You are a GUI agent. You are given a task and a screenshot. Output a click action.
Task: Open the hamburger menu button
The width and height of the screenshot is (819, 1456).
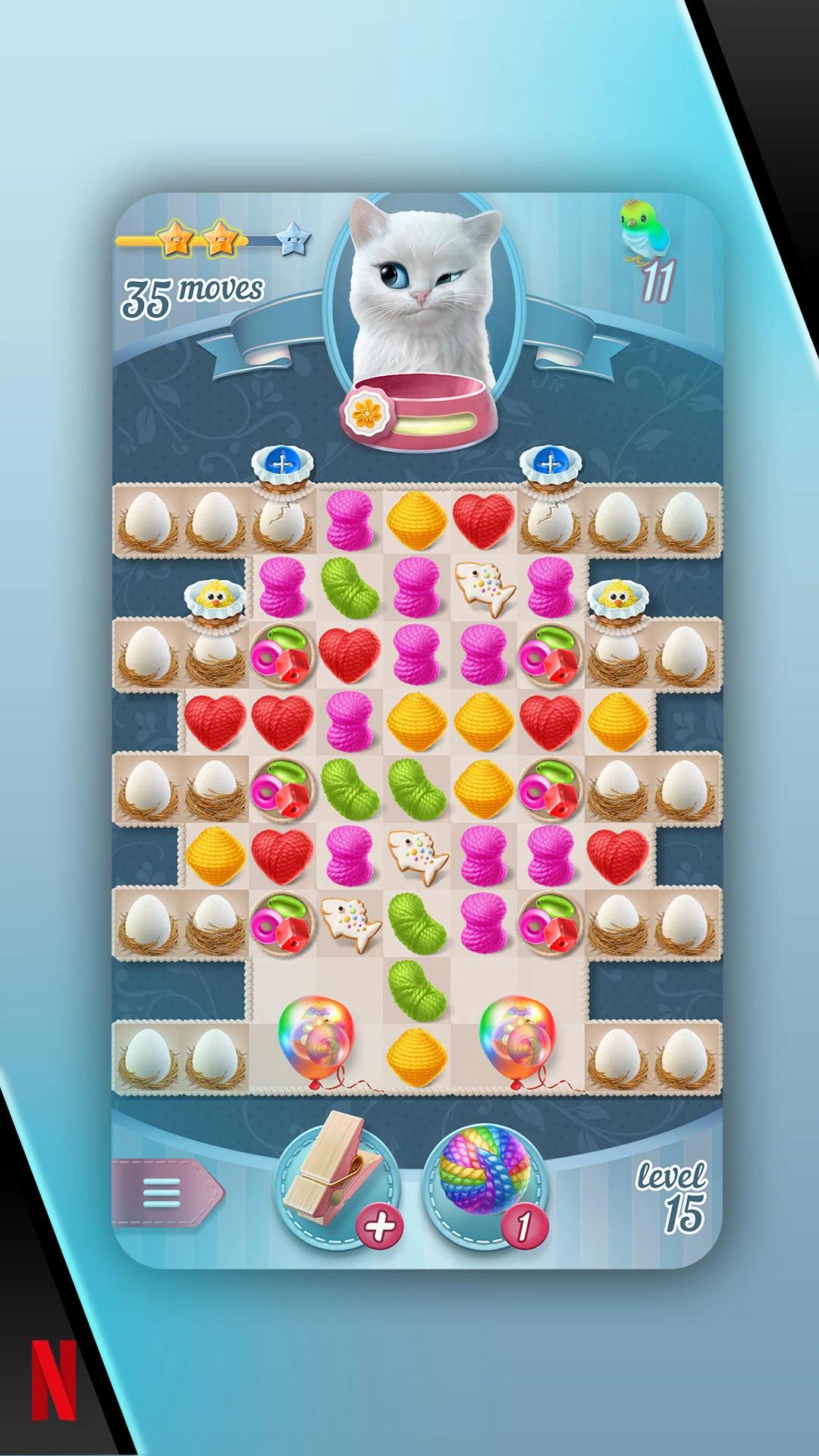pyautogui.click(x=162, y=1193)
